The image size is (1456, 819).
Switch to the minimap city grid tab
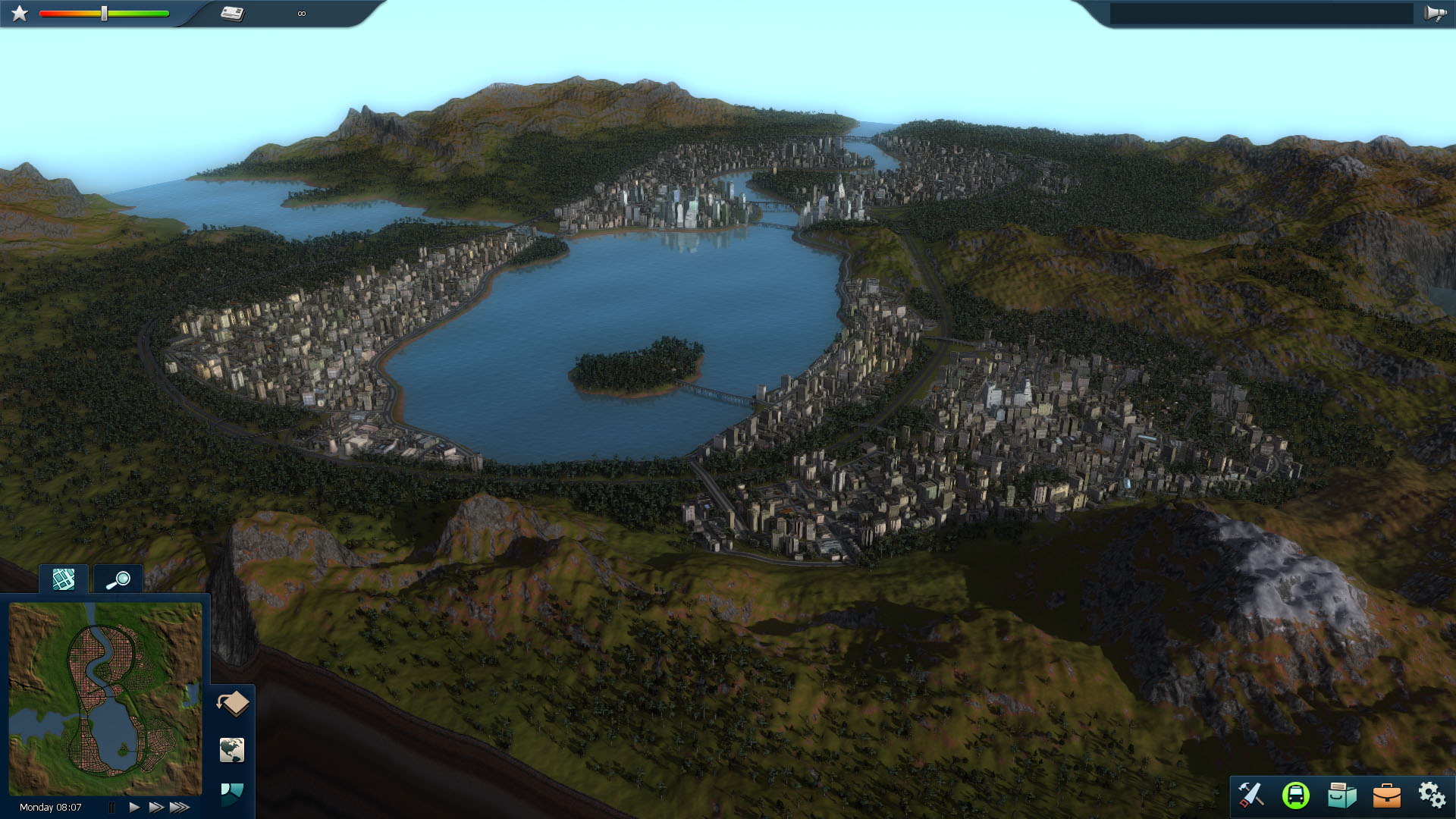click(x=64, y=580)
